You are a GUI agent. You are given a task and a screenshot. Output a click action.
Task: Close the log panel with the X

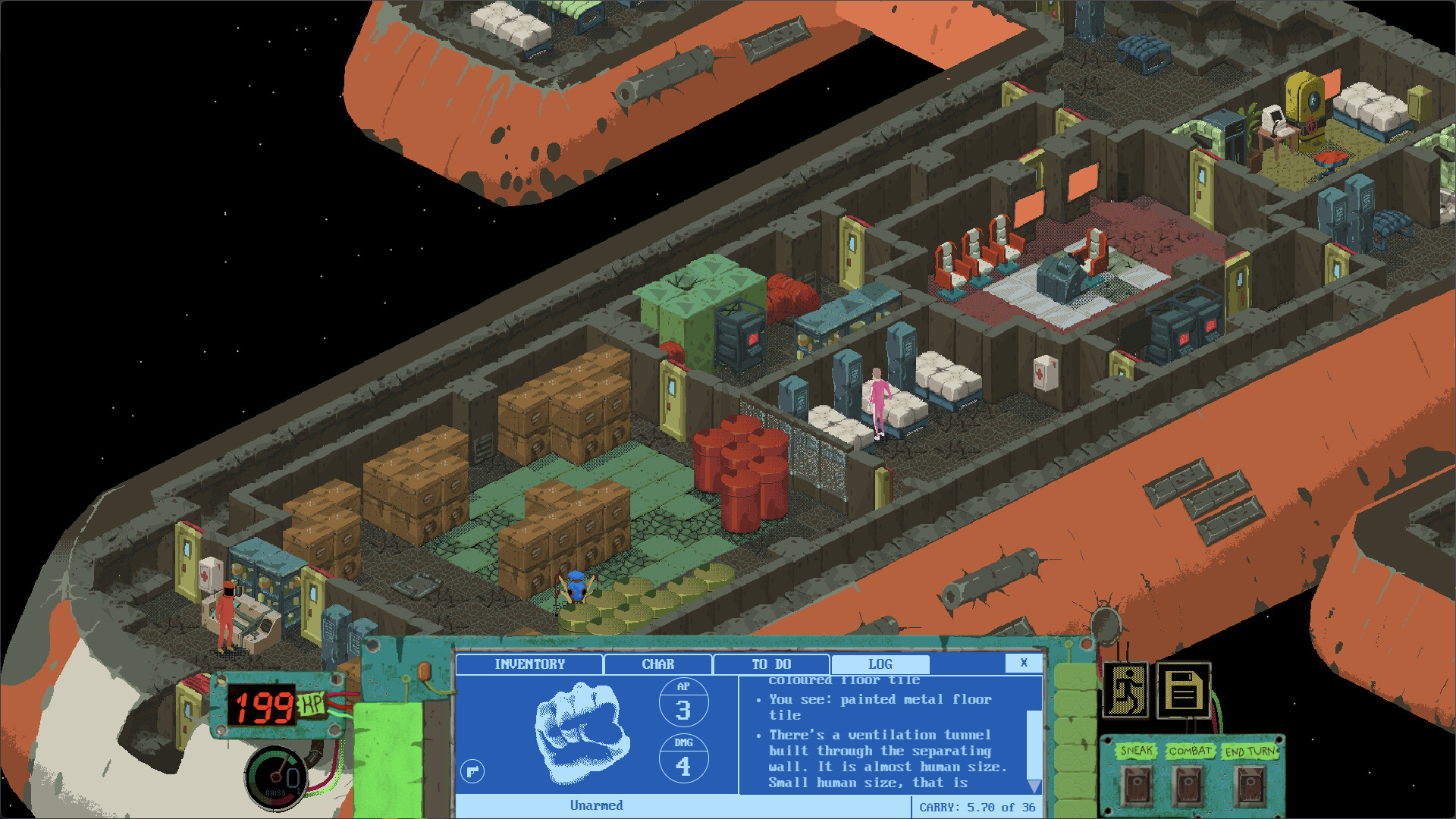click(x=1024, y=663)
